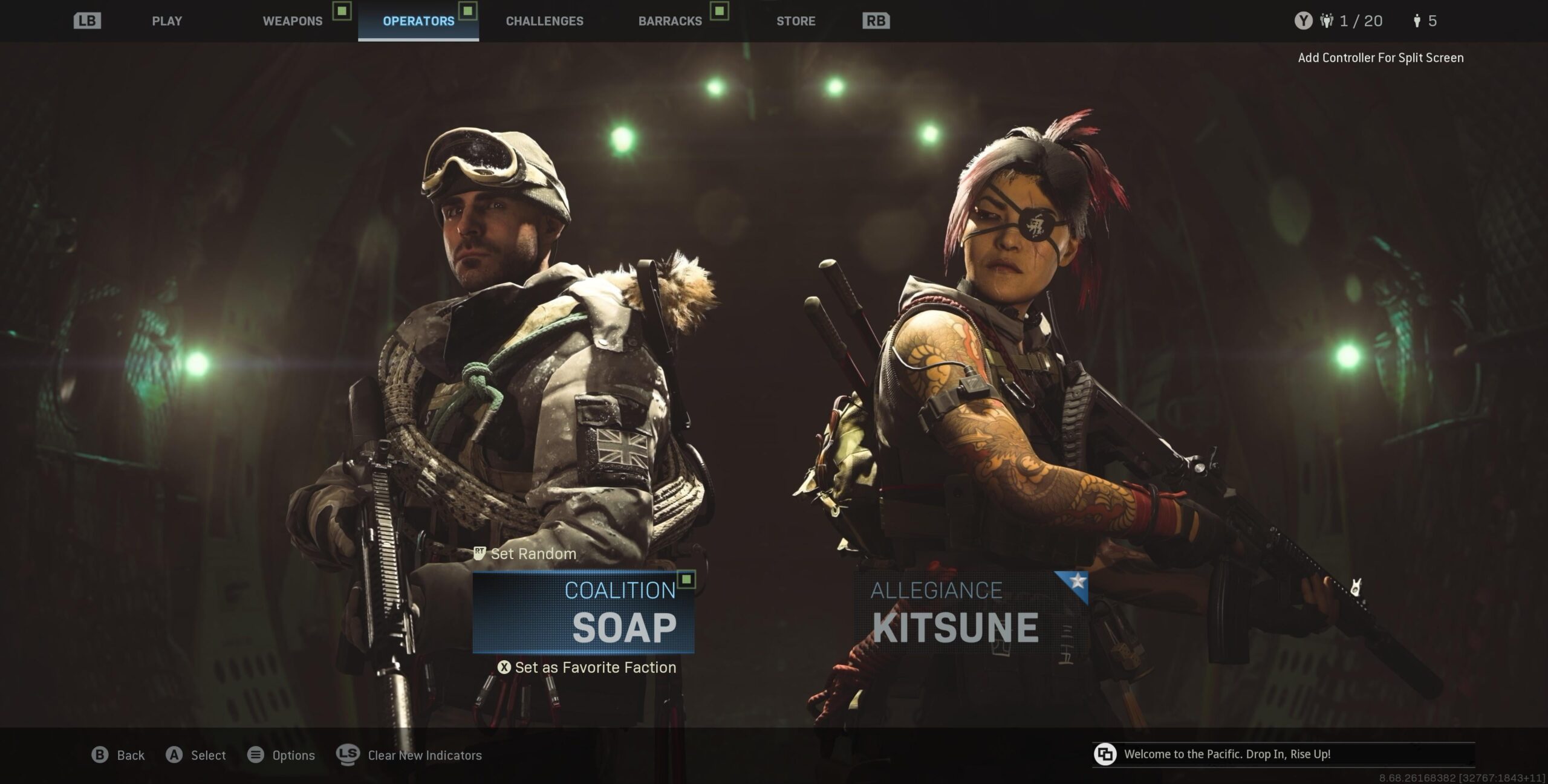1548x784 pixels.
Task: Switch to the Play tab
Action: (x=167, y=21)
